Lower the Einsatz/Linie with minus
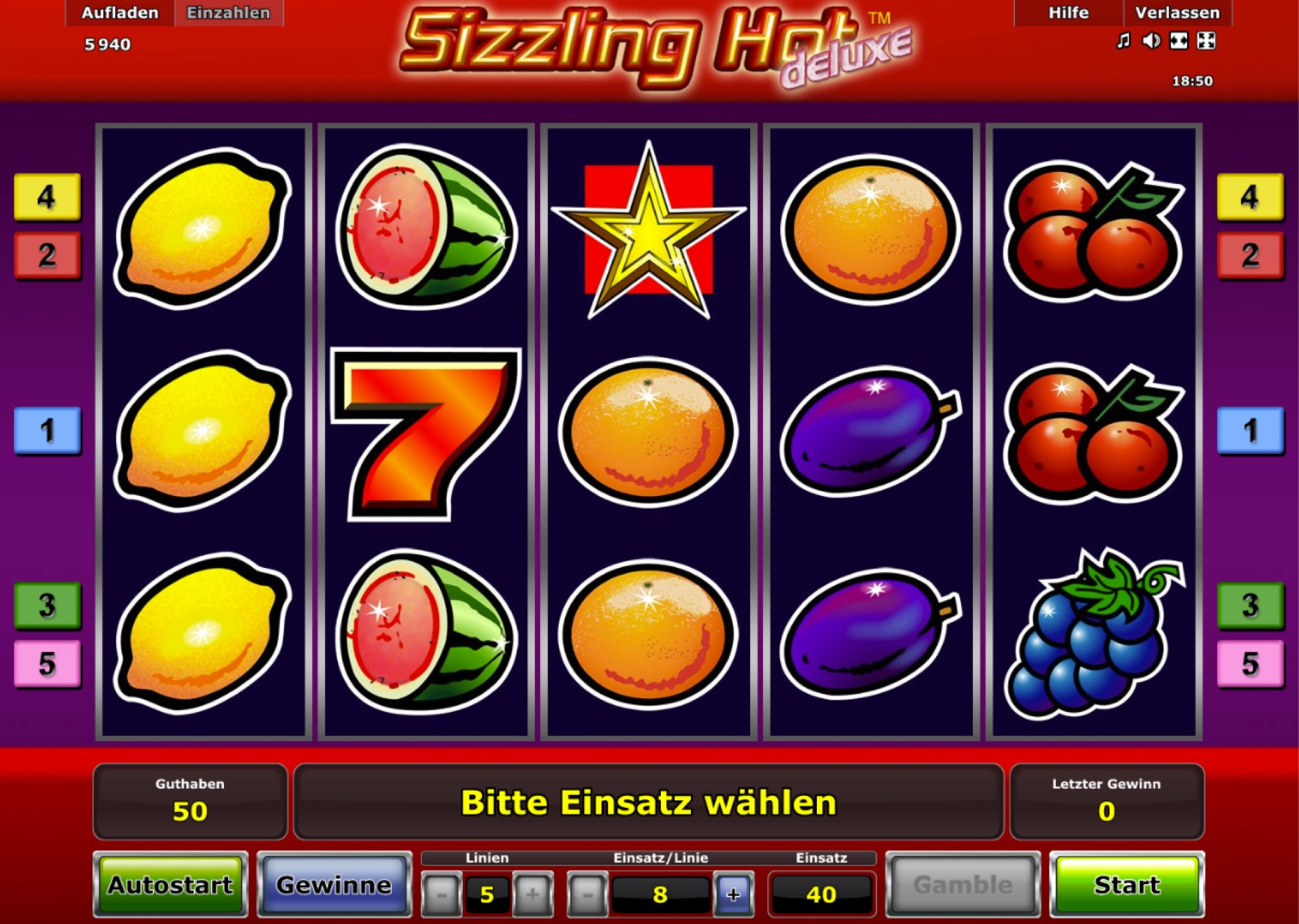 tap(587, 894)
